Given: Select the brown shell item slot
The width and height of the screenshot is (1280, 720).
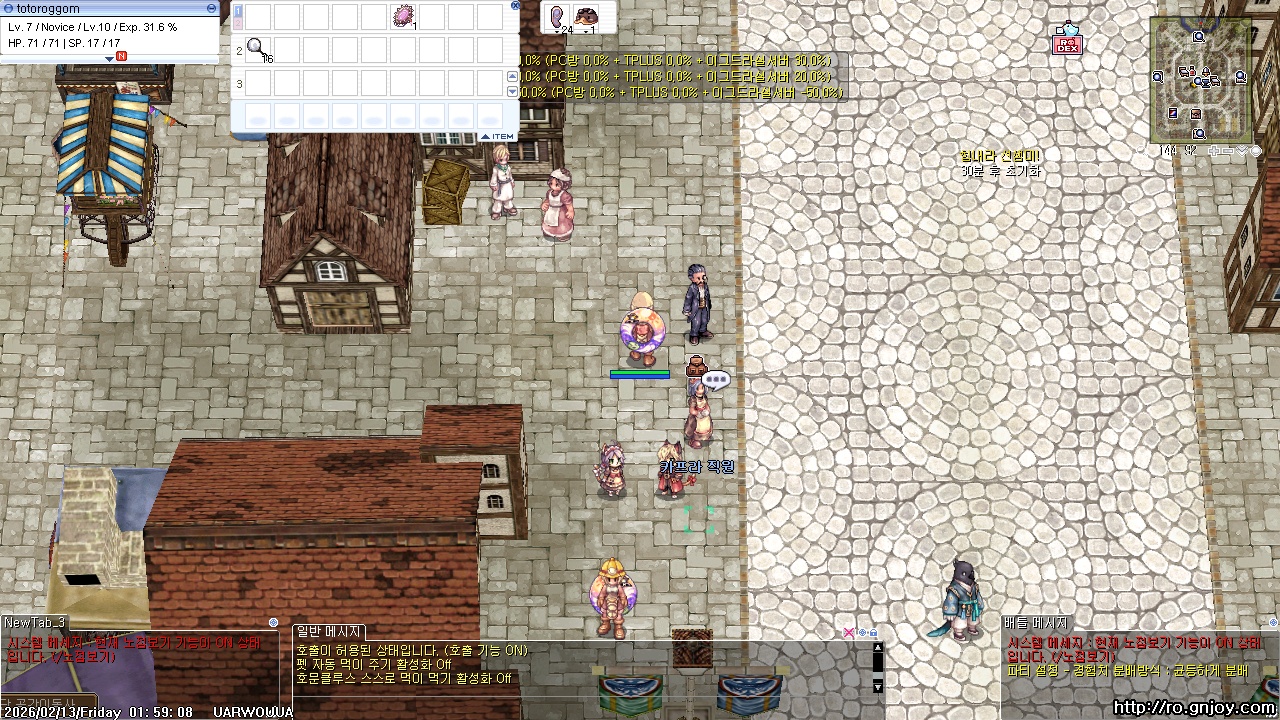Looking at the screenshot, I should 587,17.
